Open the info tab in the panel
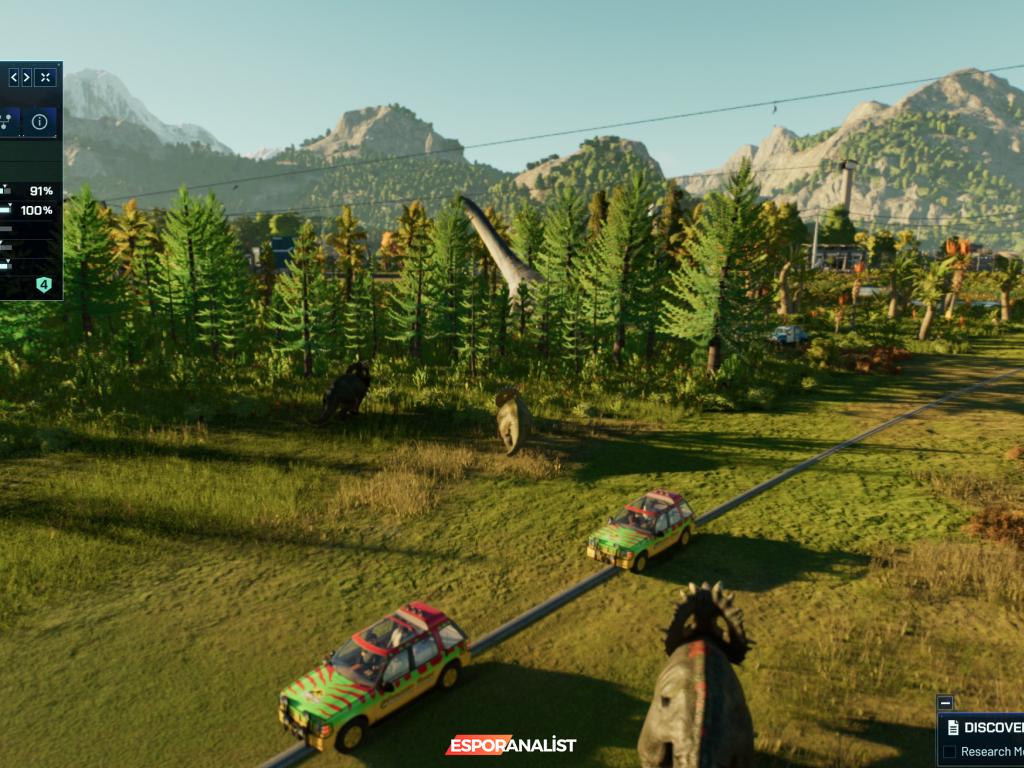 pyautogui.click(x=39, y=122)
